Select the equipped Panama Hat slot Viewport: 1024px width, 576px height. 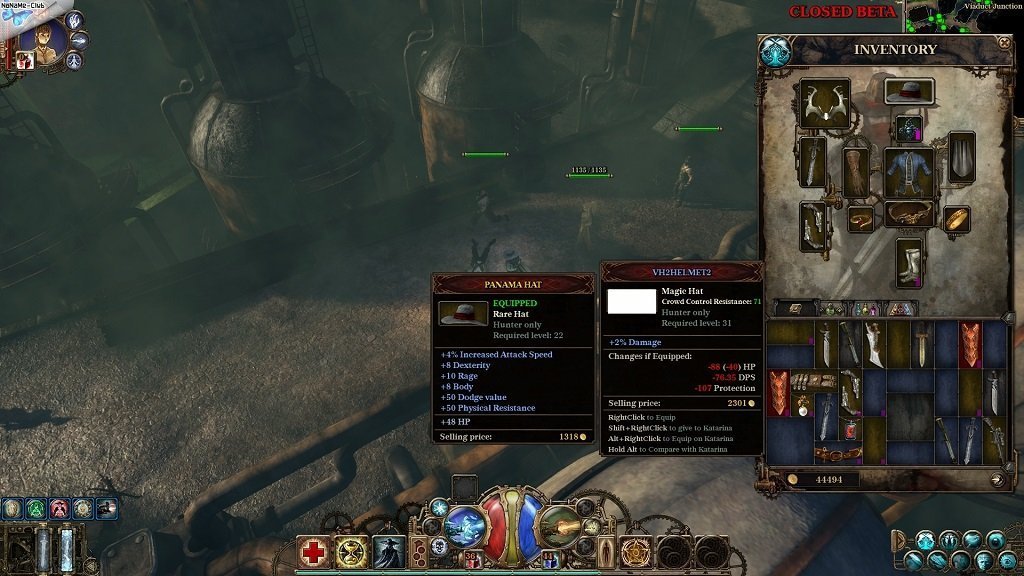pos(909,92)
